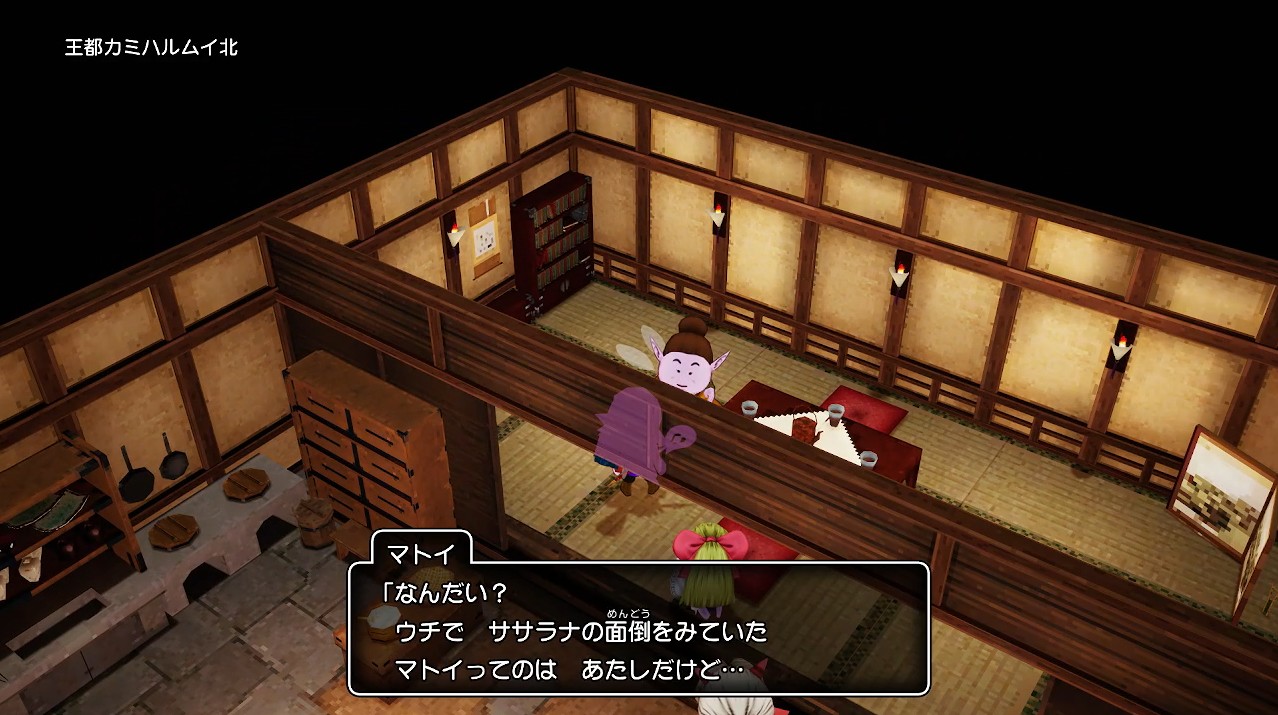Advance Matoi's dialogue text box
The width and height of the screenshot is (1278, 715).
[x=638, y=629]
